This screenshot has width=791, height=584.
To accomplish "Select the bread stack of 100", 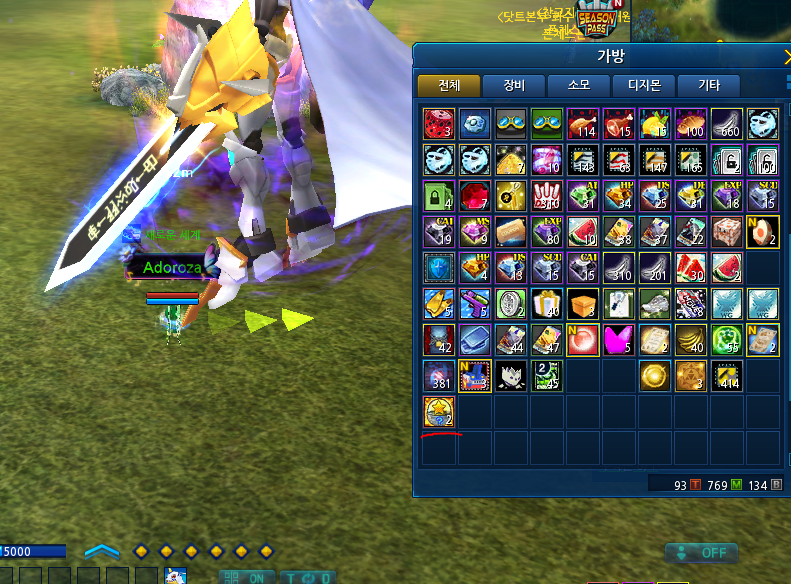I will pyautogui.click(x=692, y=123).
